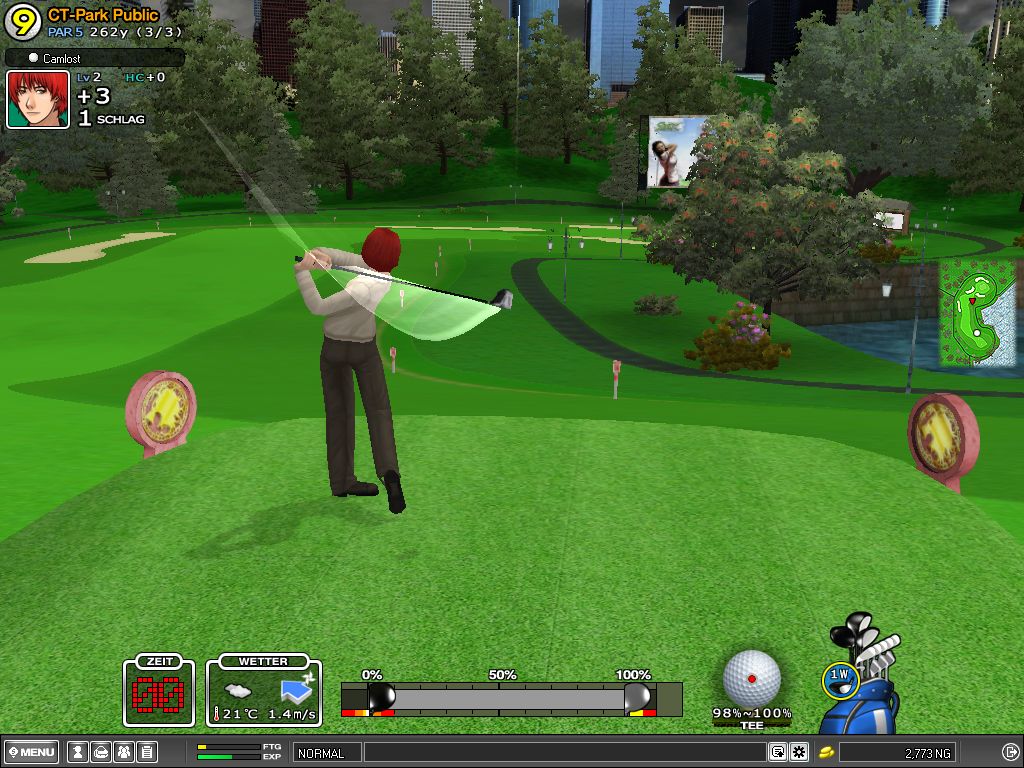Click the exit arrow icon
1024x768 pixels.
1010,752
